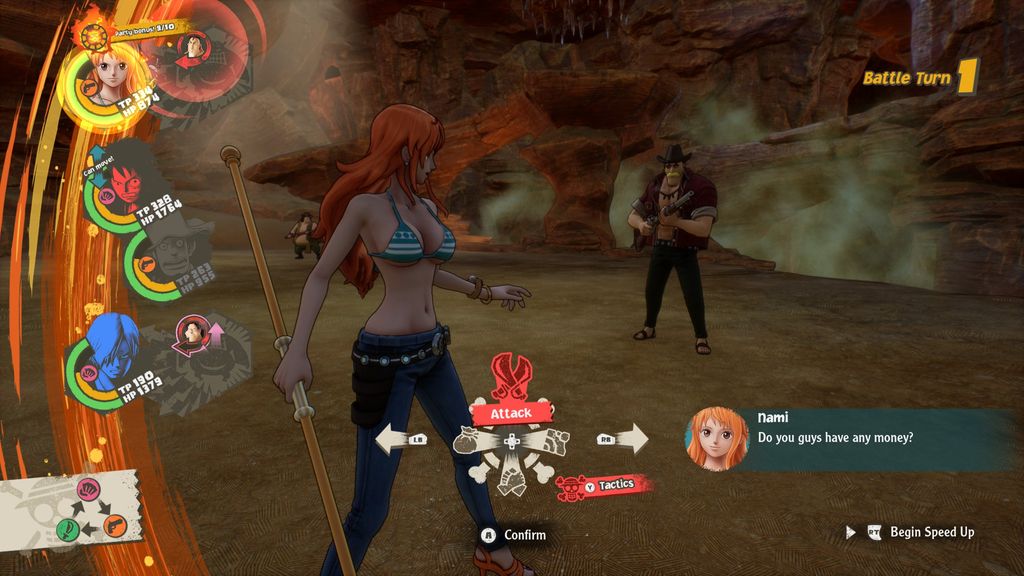The height and width of the screenshot is (576, 1024).
Task: Select the Attack command
Action: 510,411
